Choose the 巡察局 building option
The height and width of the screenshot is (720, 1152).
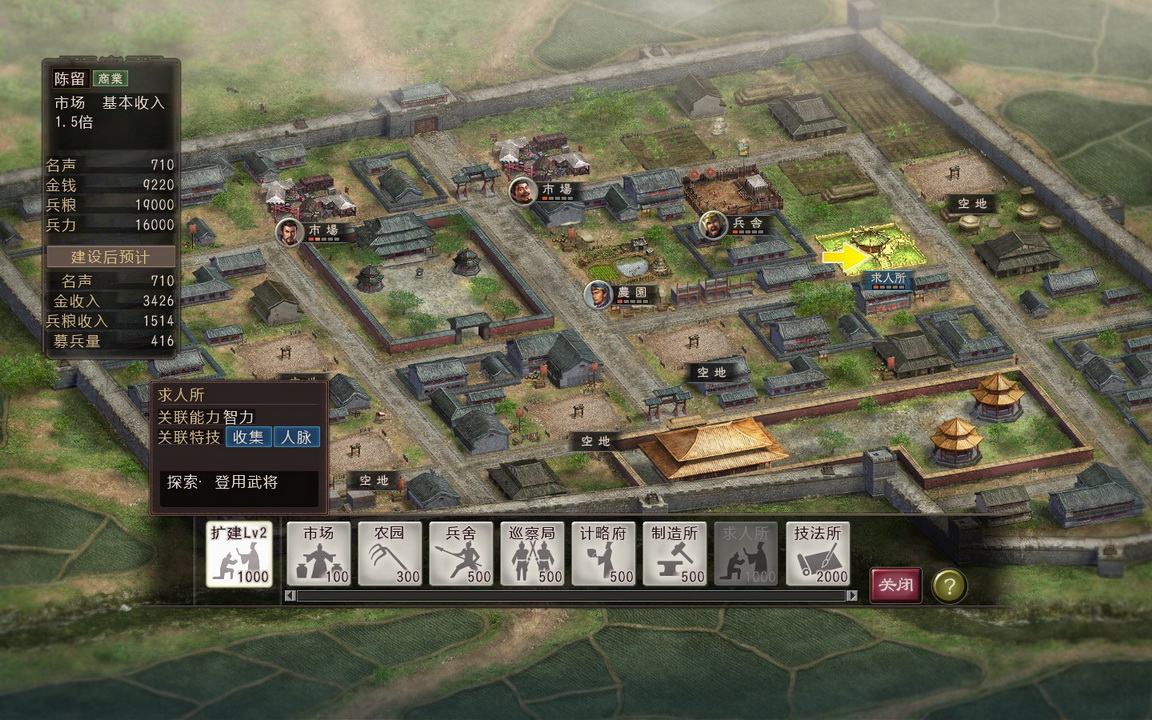click(x=532, y=554)
